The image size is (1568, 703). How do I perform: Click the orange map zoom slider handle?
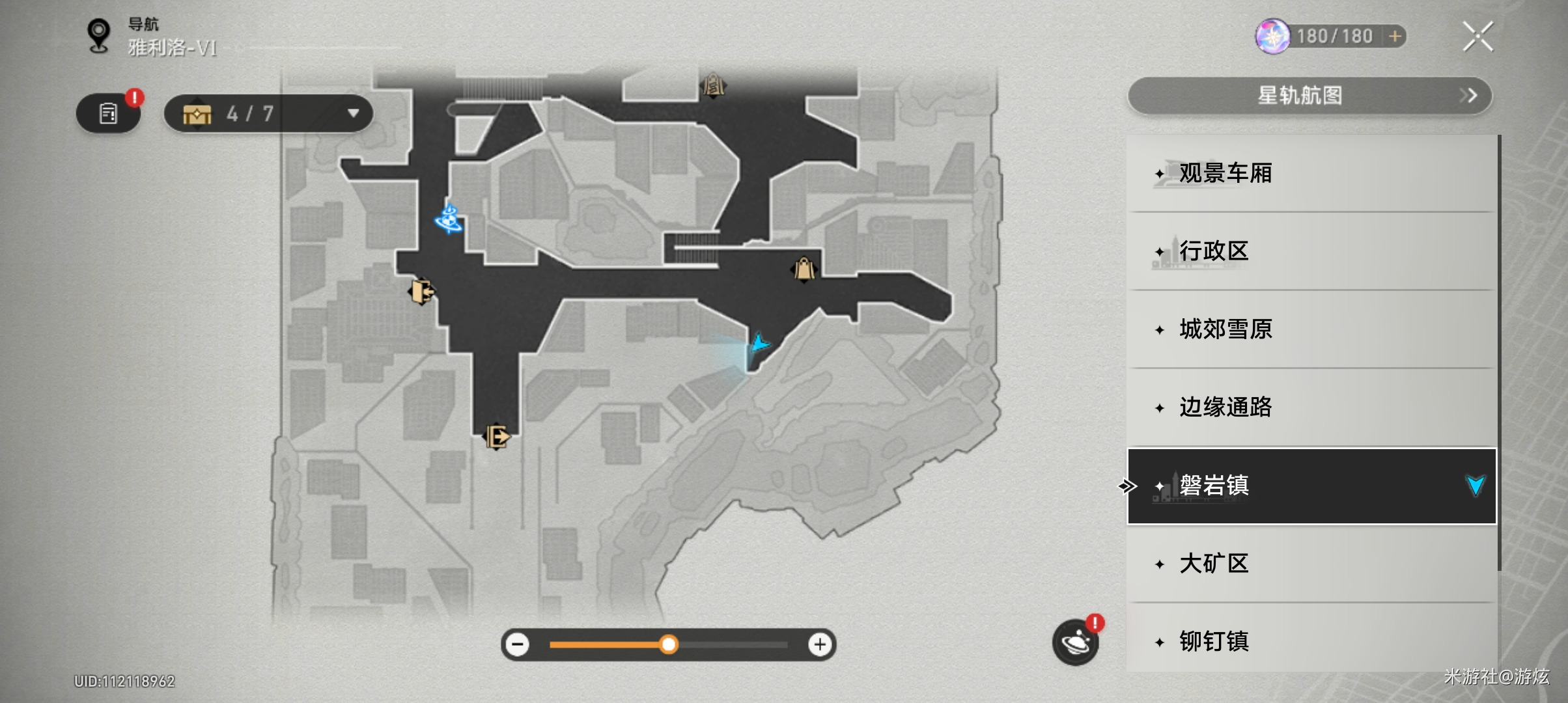668,644
